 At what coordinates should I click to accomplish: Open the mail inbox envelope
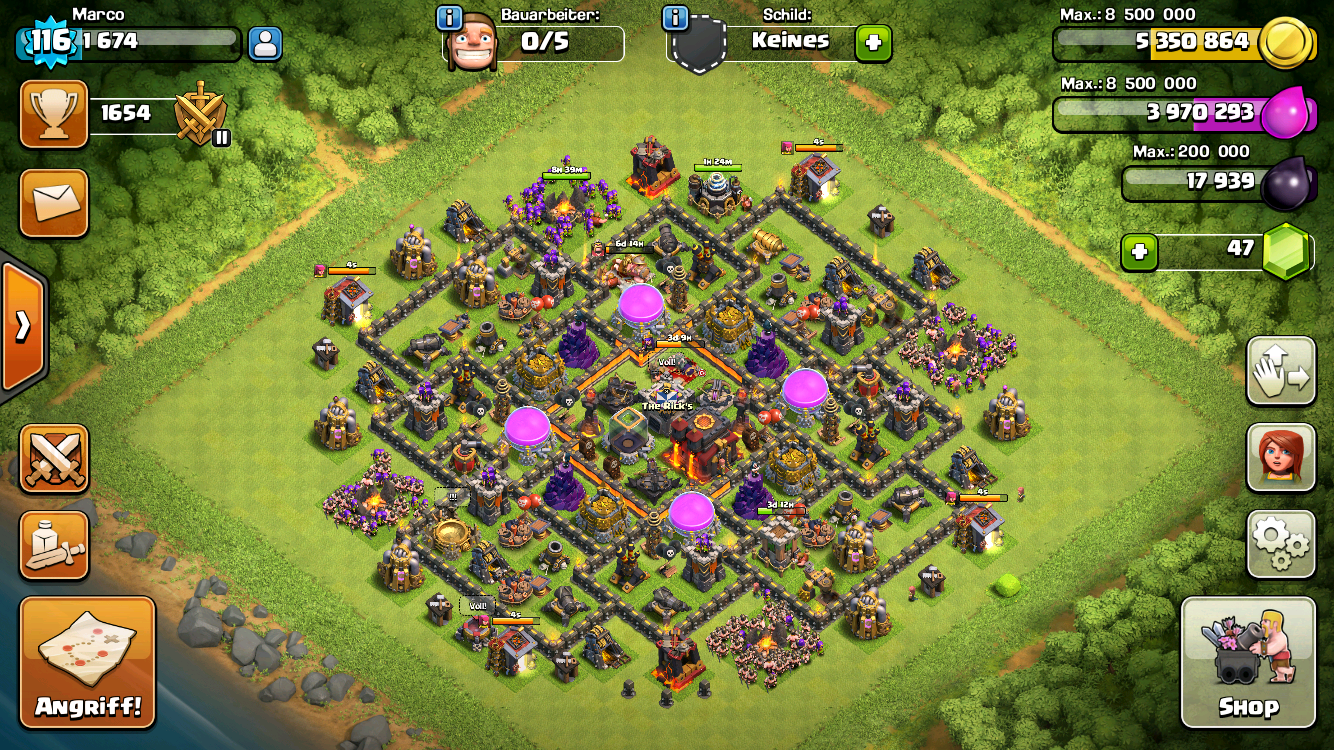[x=54, y=203]
